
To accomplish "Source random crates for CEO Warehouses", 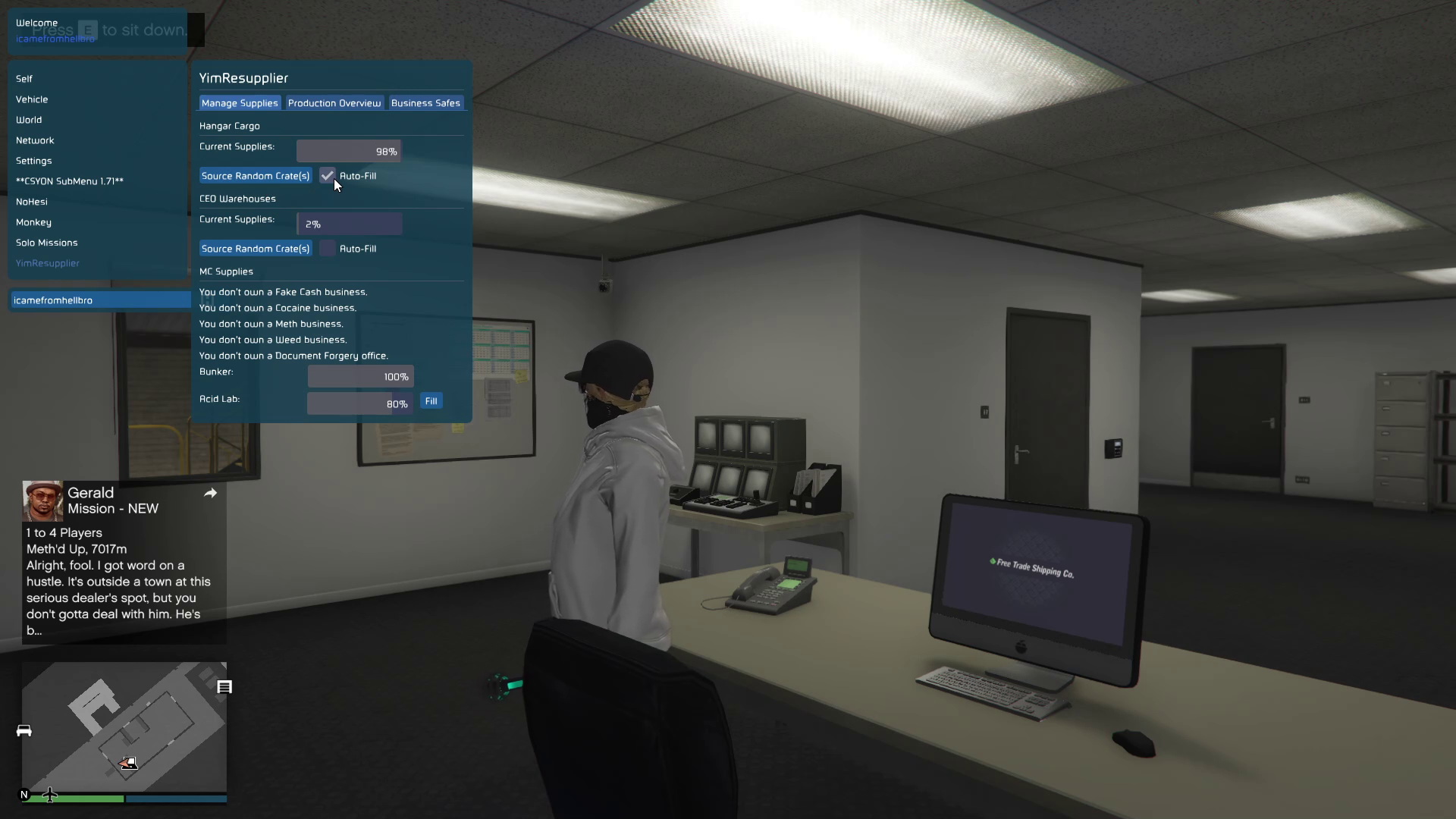I will (x=256, y=249).
